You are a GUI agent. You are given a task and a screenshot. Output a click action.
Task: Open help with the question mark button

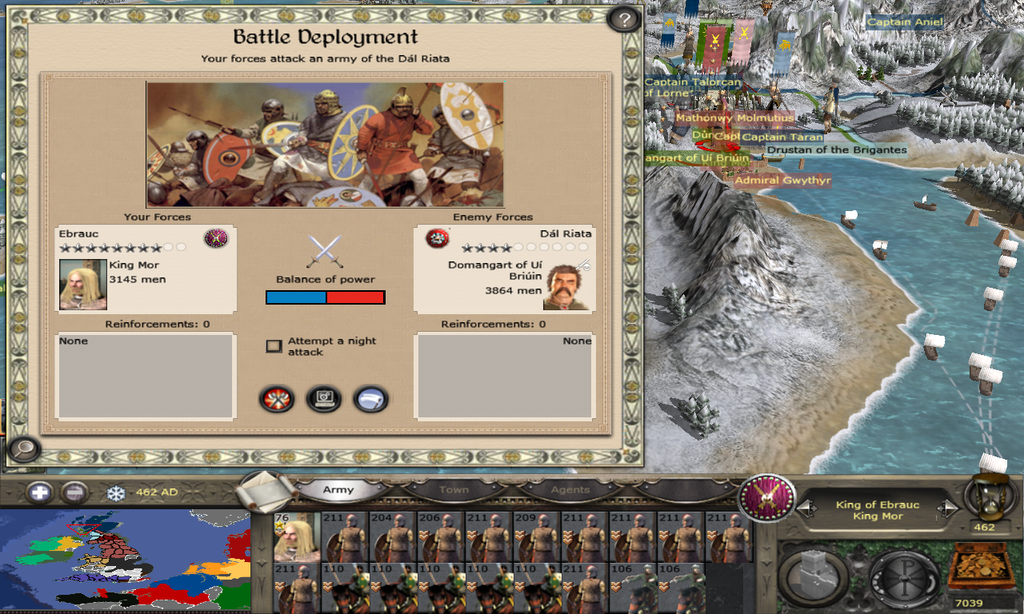624,19
